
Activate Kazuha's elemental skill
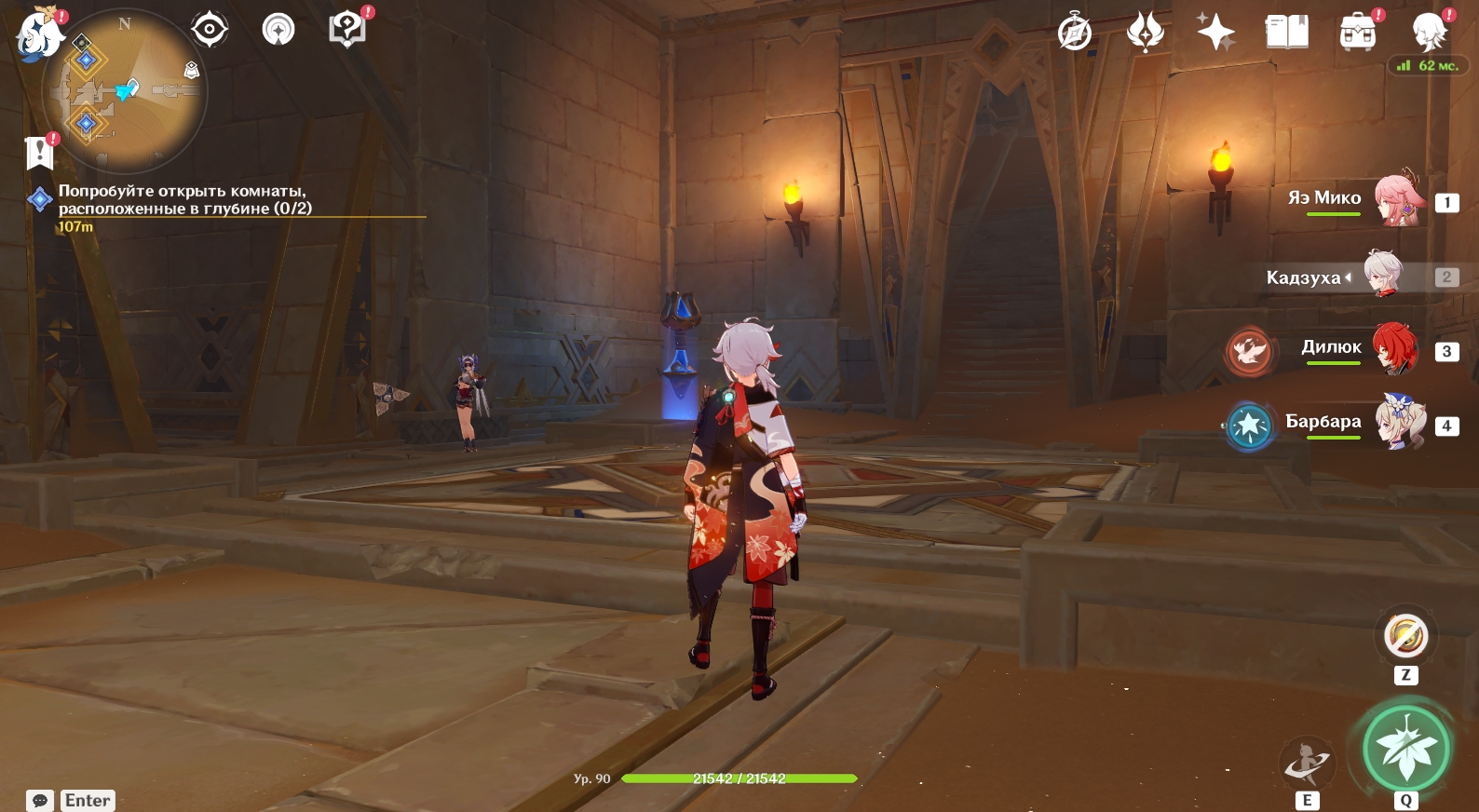click(x=1307, y=765)
